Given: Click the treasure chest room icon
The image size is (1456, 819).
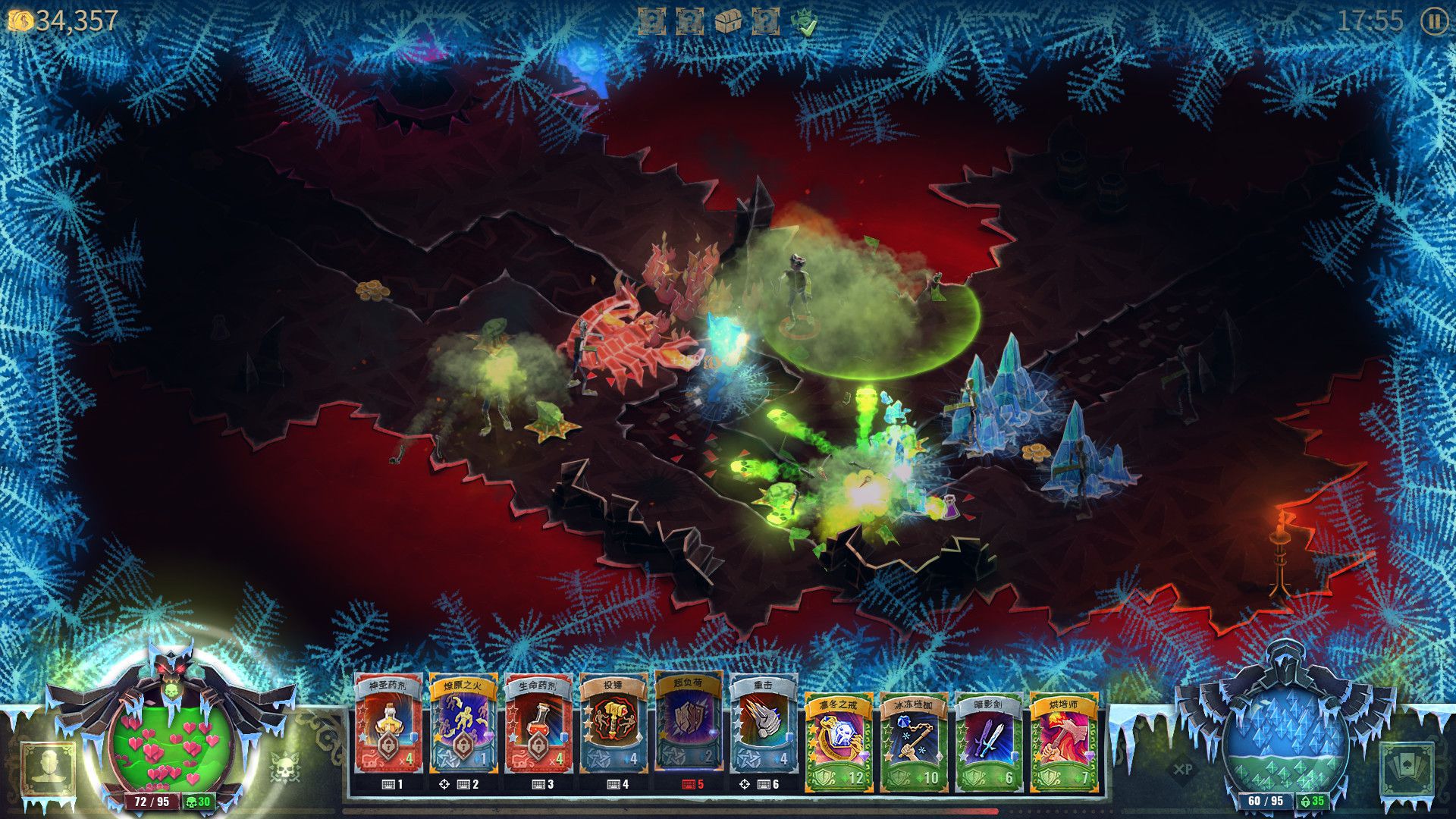Looking at the screenshot, I should 728,21.
